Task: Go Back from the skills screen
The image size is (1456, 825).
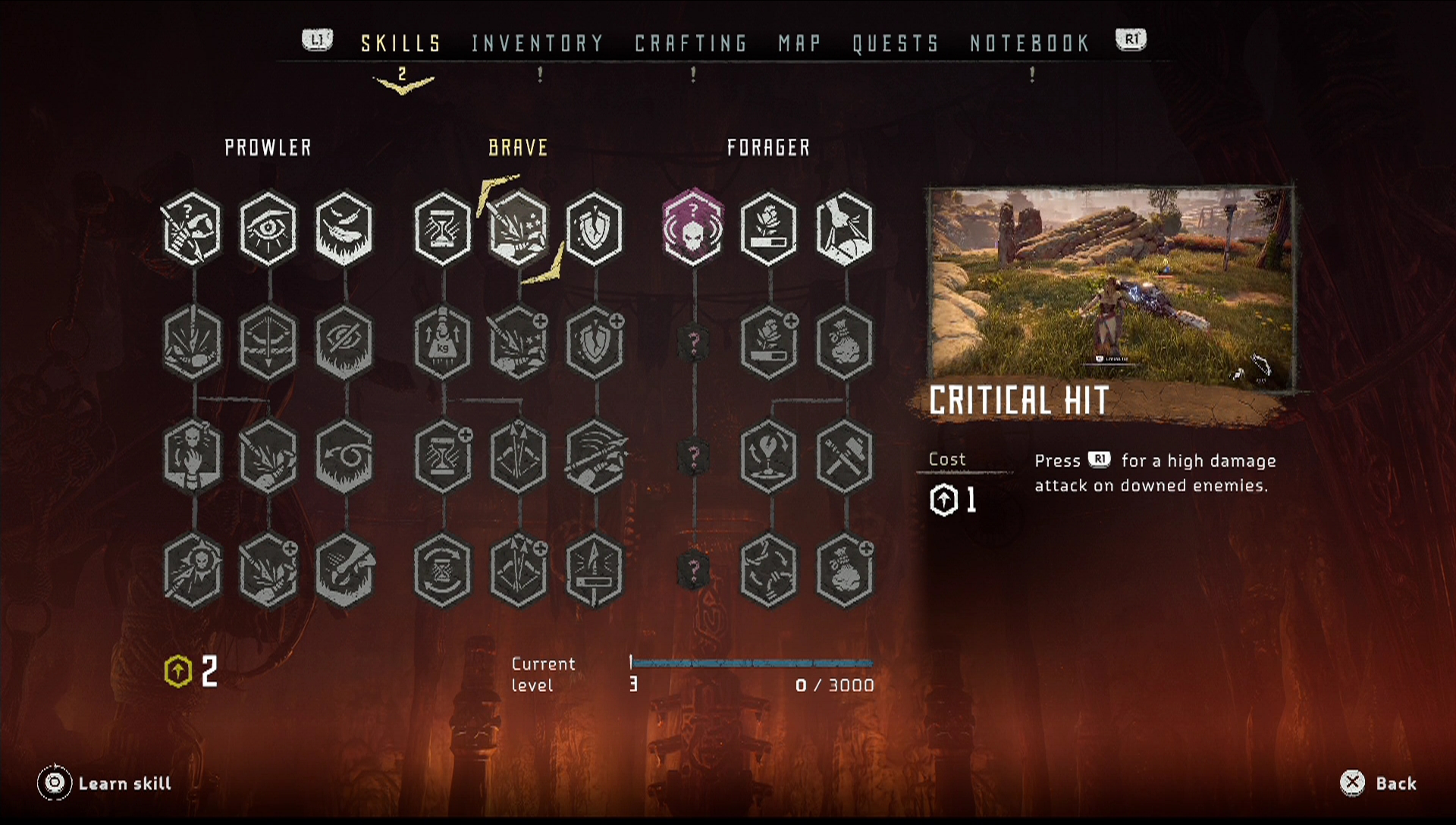Action: [x=1379, y=783]
